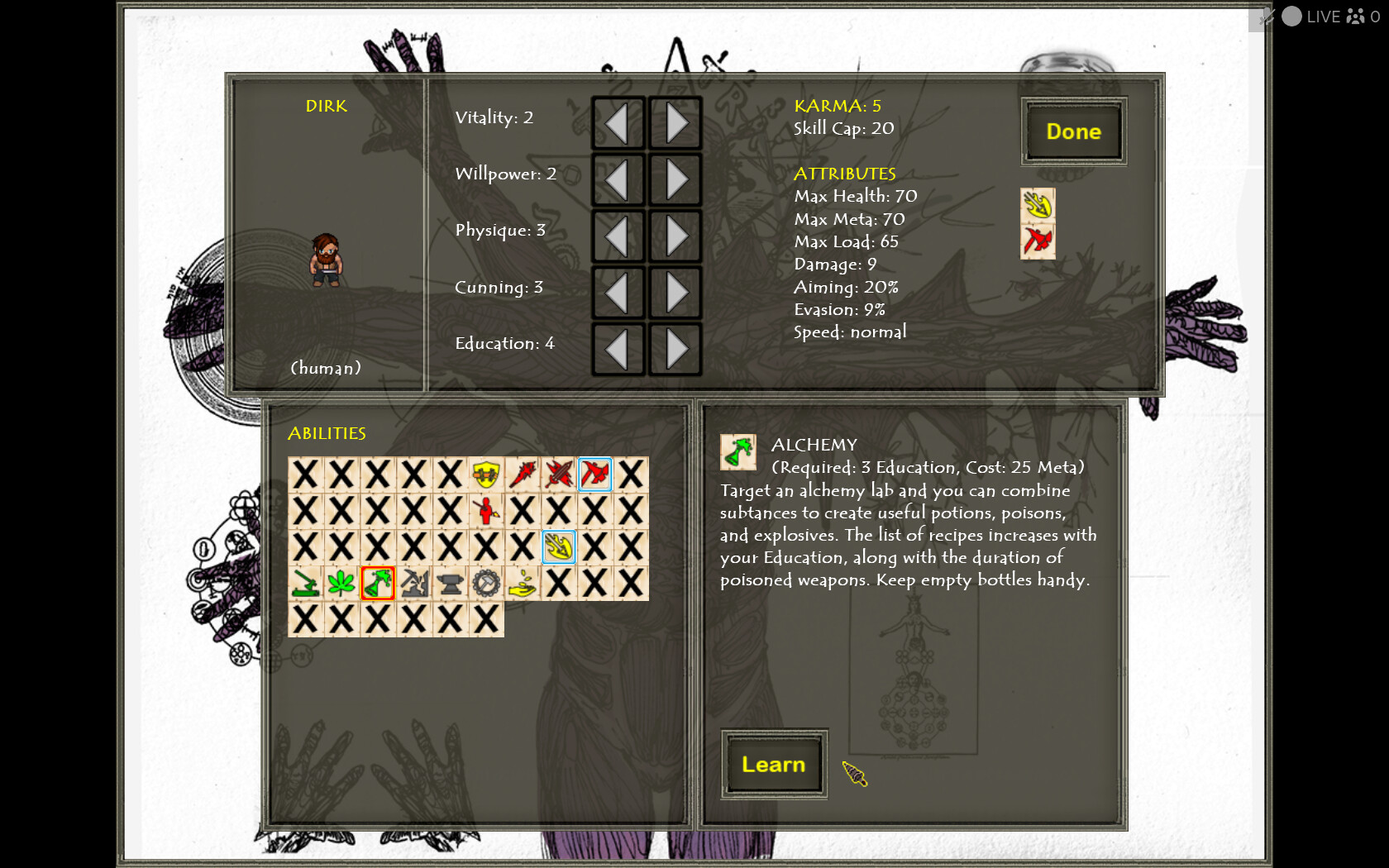The width and height of the screenshot is (1389, 868).
Task: Click the green leaf herbalism ability
Action: click(341, 584)
